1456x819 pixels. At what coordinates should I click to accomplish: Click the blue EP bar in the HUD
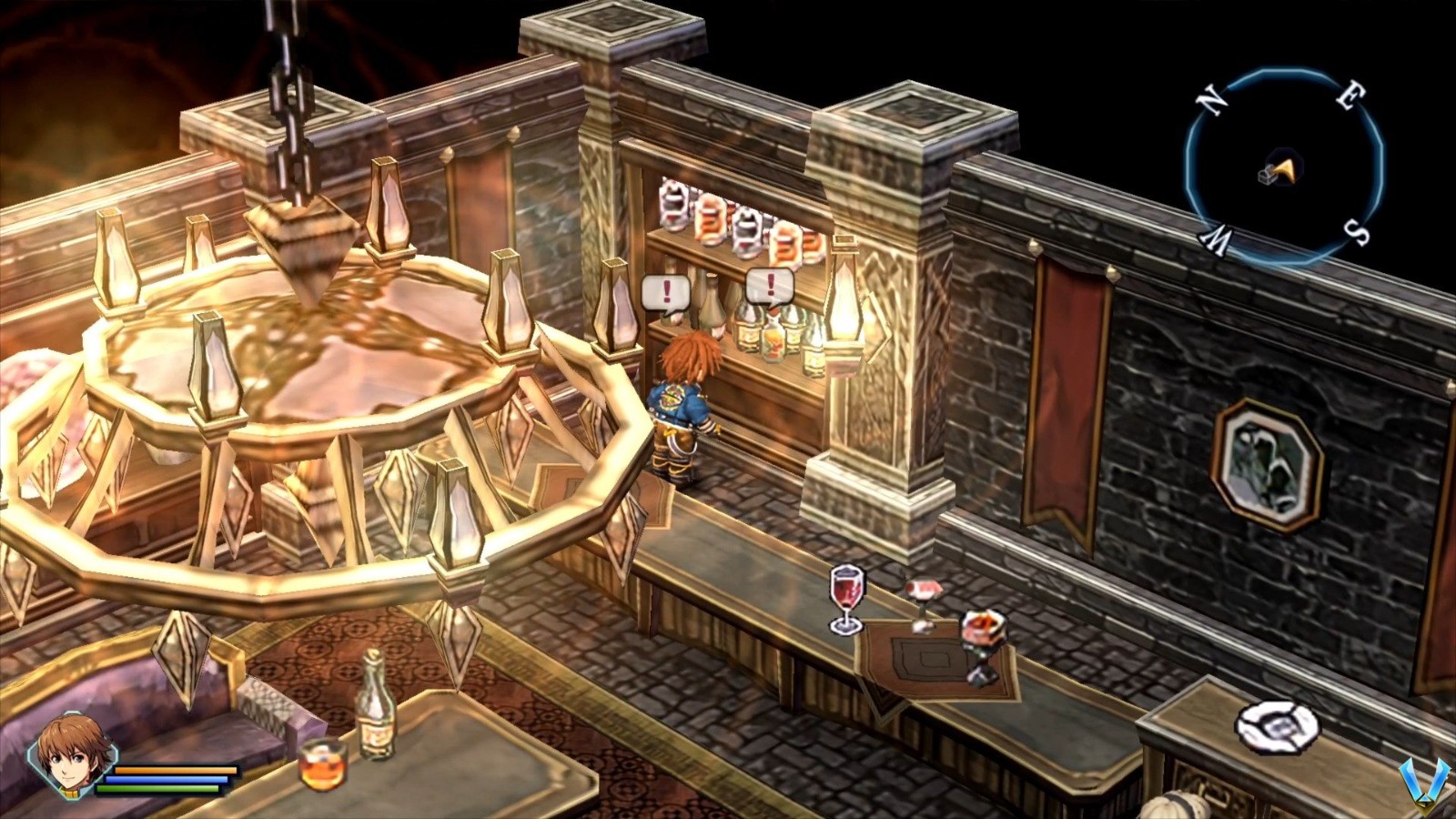pyautogui.click(x=167, y=780)
